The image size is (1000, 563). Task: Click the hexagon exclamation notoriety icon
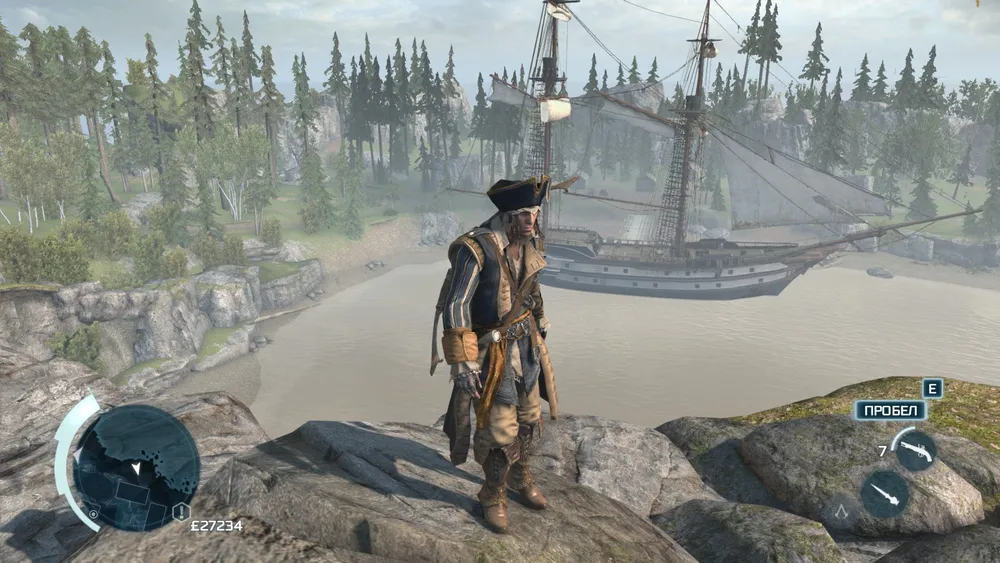pyautogui.click(x=181, y=512)
